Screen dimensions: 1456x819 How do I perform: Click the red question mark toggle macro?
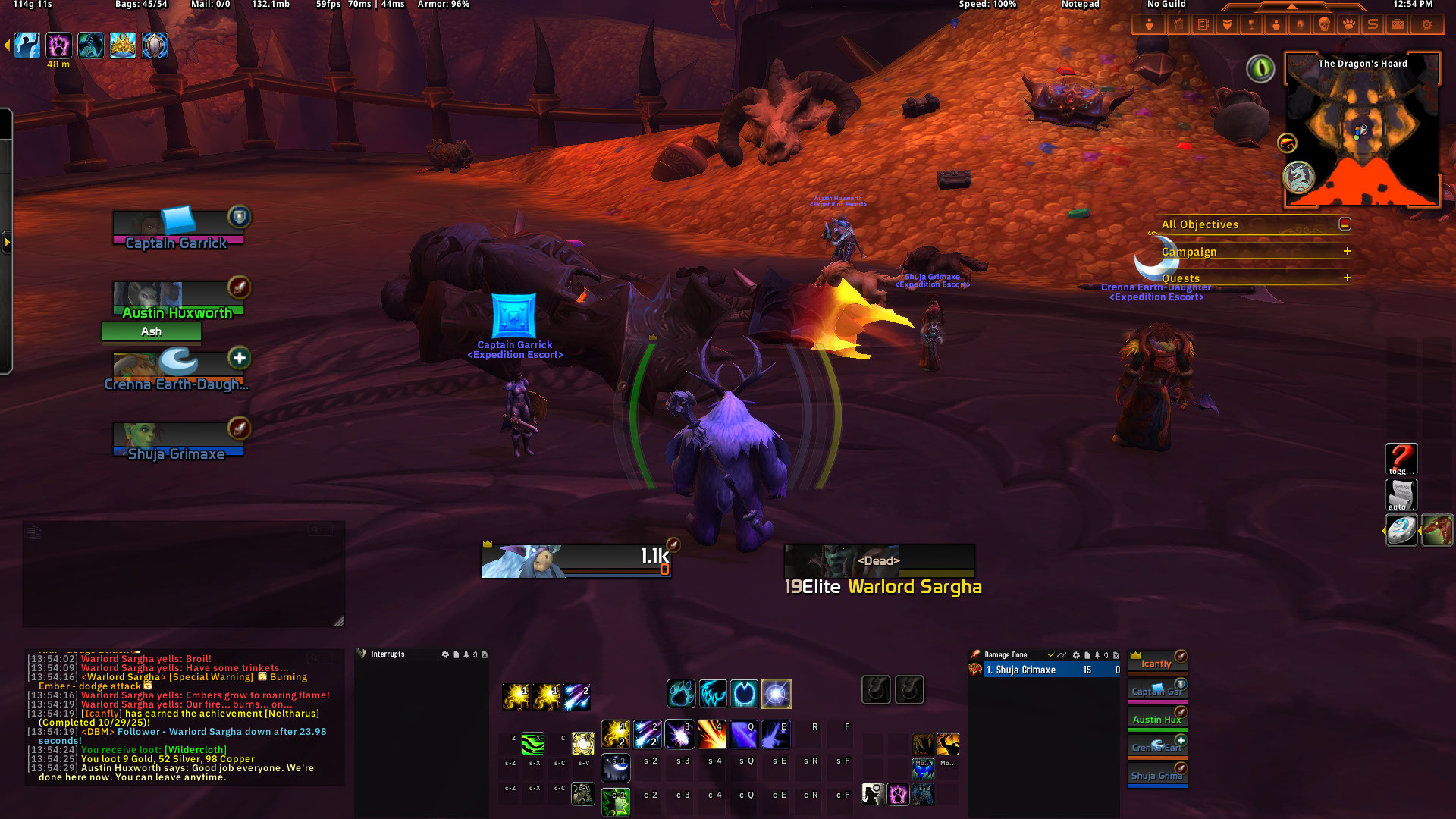click(x=1401, y=459)
